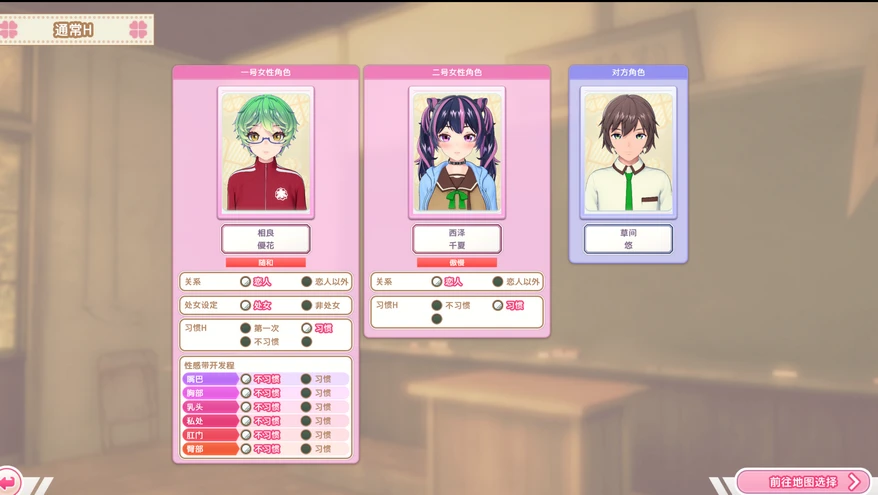This screenshot has height=495, width=878.
Task: Select the green-haired girl's portrait card
Action: point(265,152)
